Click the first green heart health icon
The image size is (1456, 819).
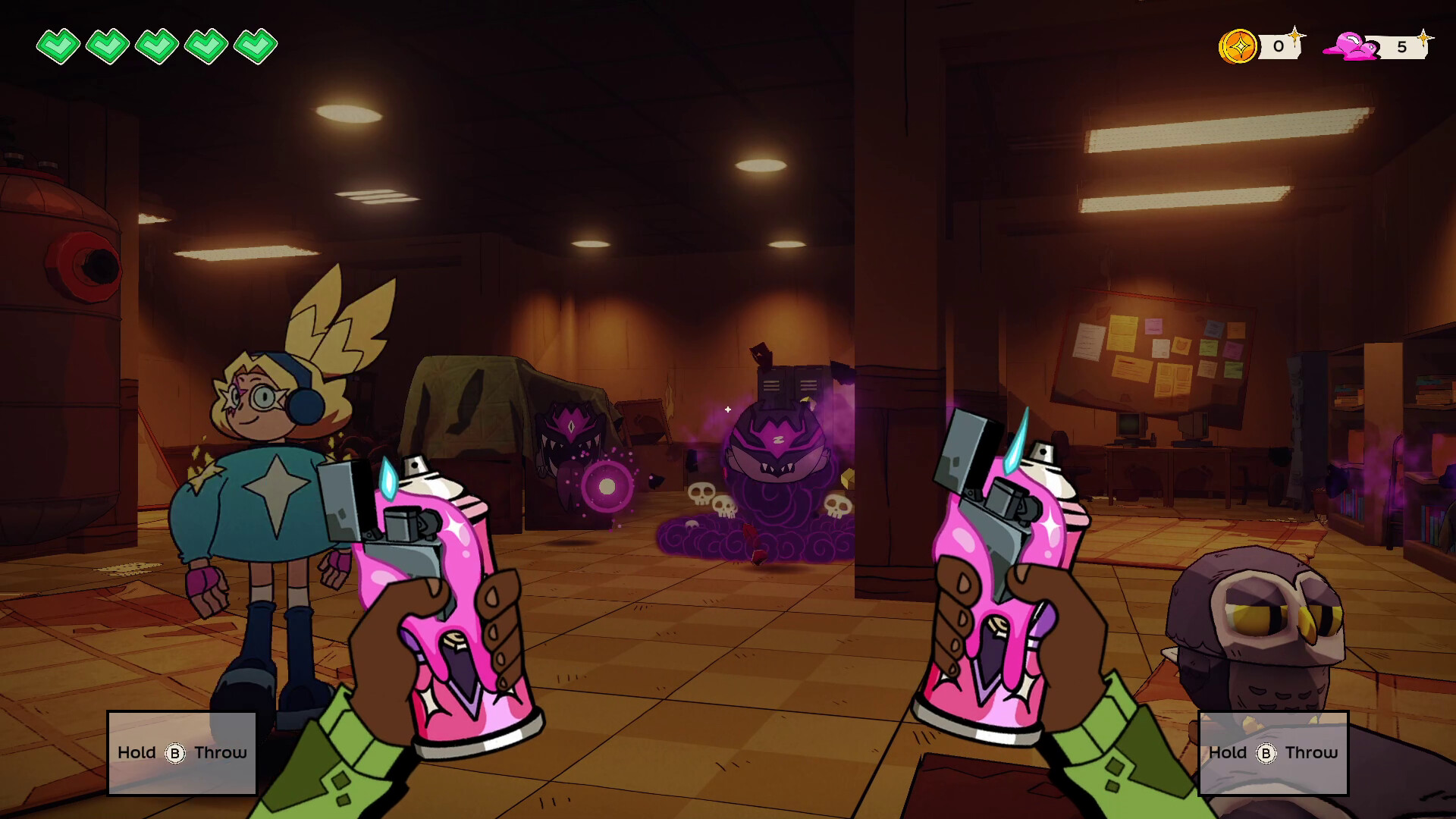(58, 45)
